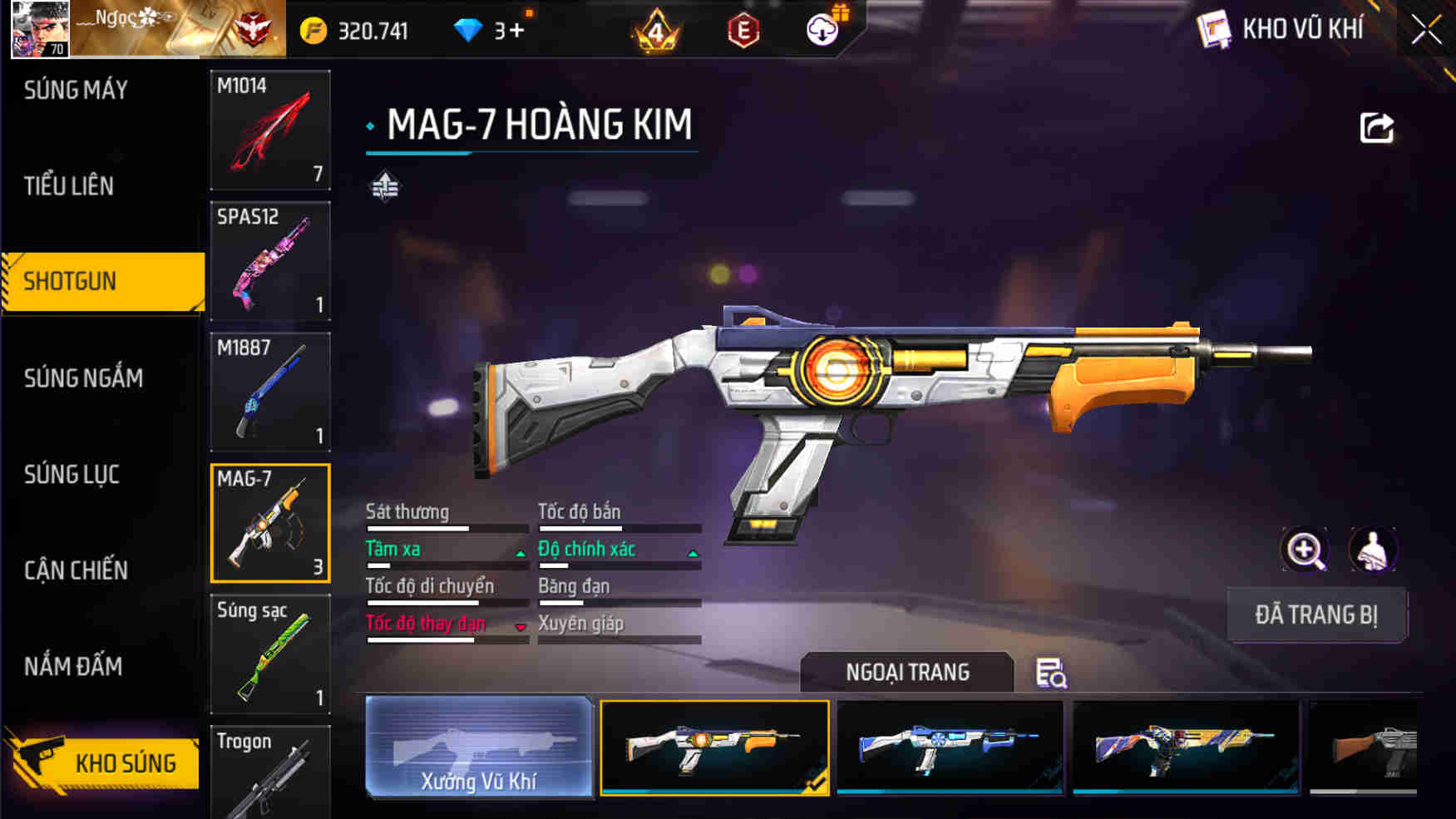Choose the CẬN CHIẾN category
1456x819 pixels.
coord(76,570)
